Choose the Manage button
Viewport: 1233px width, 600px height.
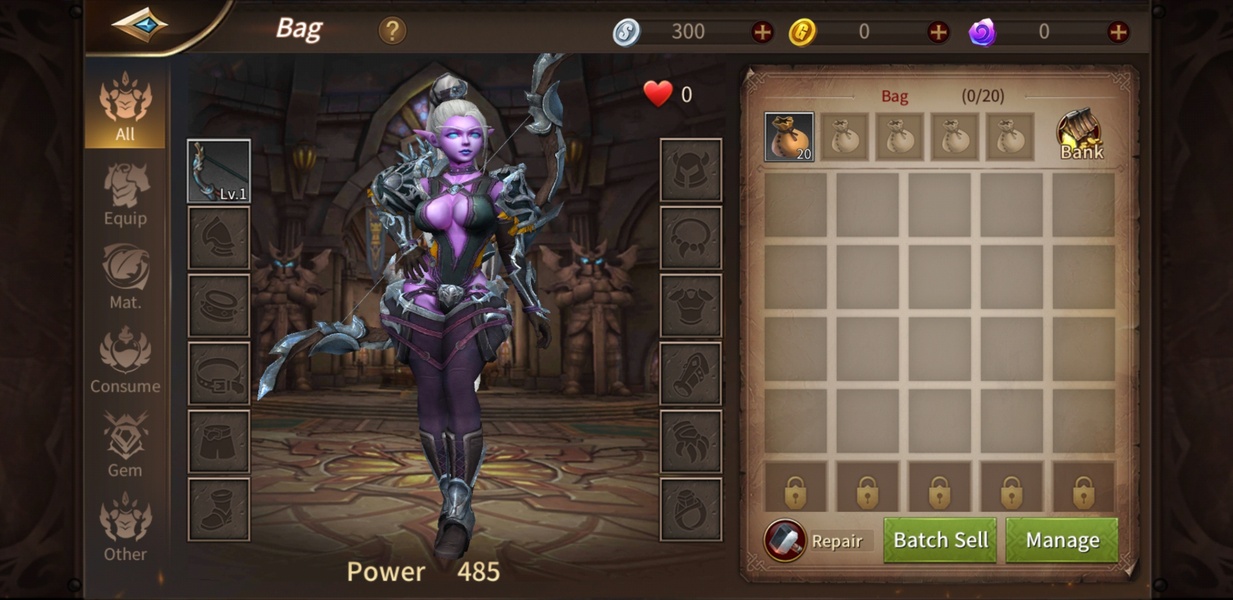(1062, 540)
